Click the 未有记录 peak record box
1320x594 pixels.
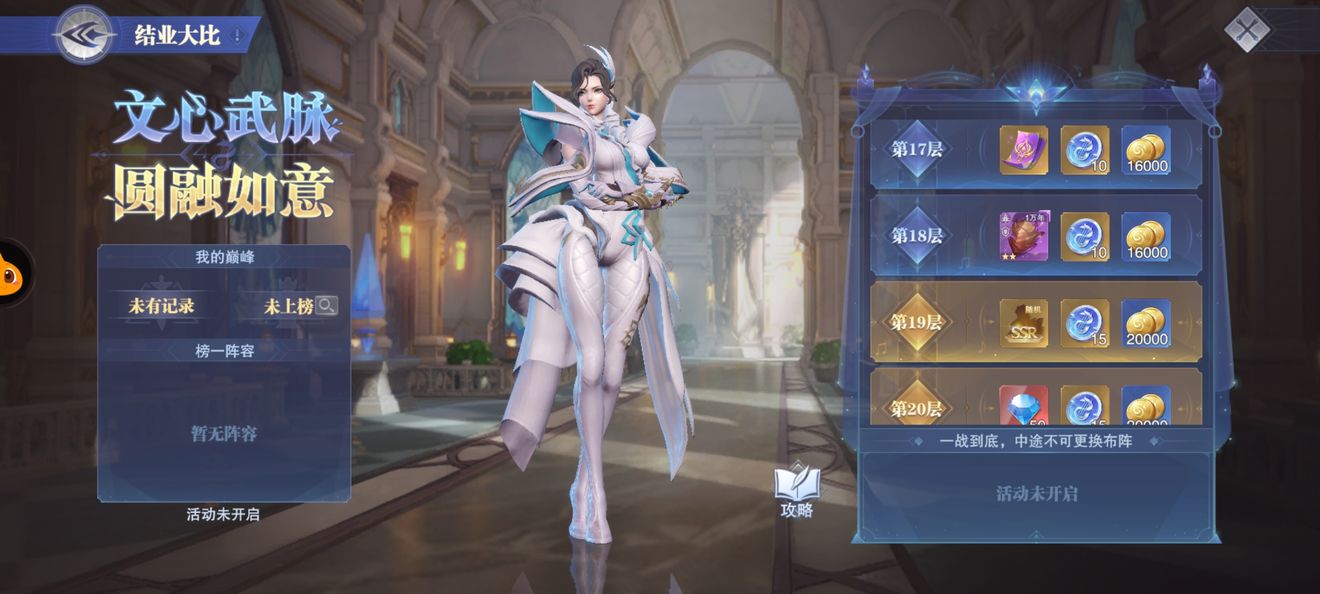161,306
